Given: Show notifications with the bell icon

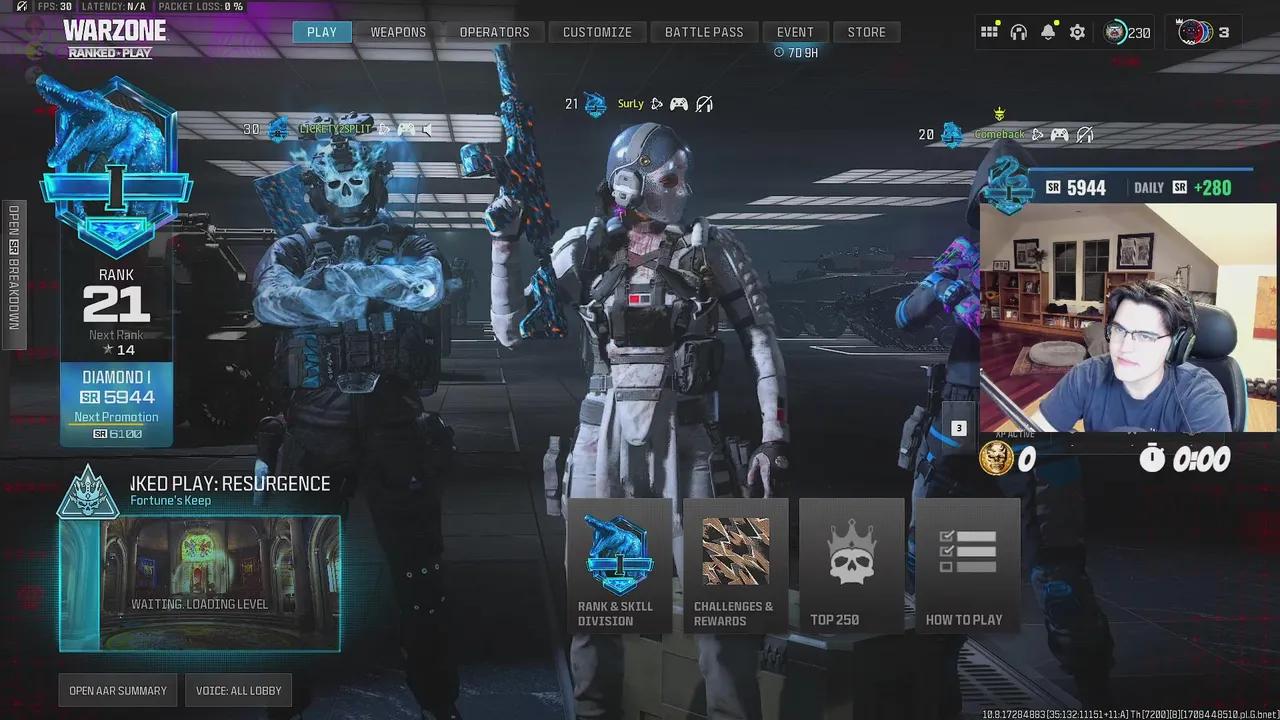Looking at the screenshot, I should [x=1047, y=32].
